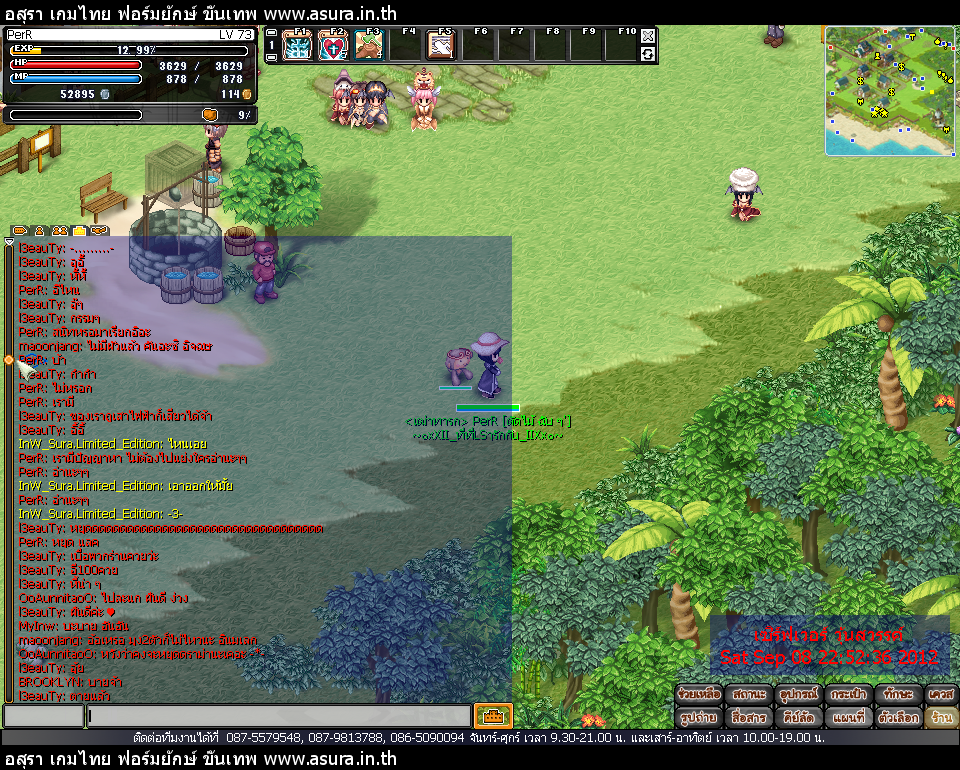Activate the F1 ice skill icon
Viewport: 960px width, 770px height.
tap(297, 46)
